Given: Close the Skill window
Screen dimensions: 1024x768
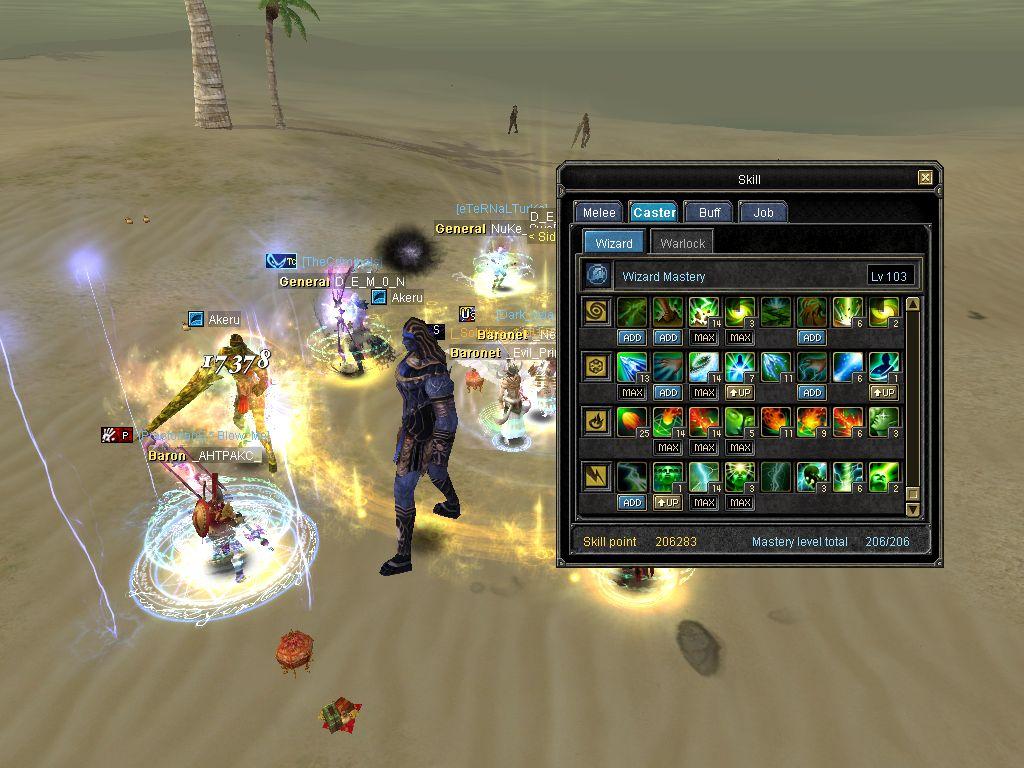Looking at the screenshot, I should (925, 178).
